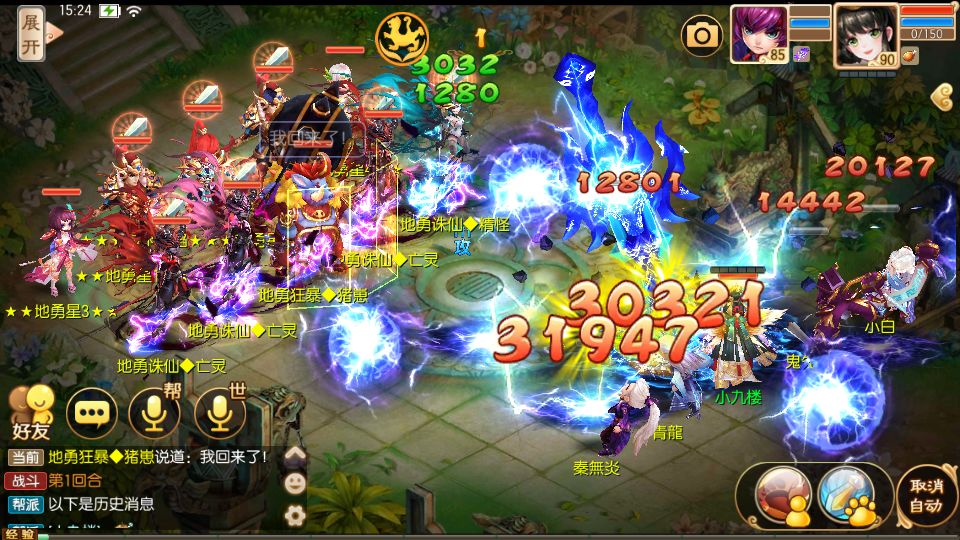Activate the 世 world voice microphone

pyautogui.click(x=220, y=411)
